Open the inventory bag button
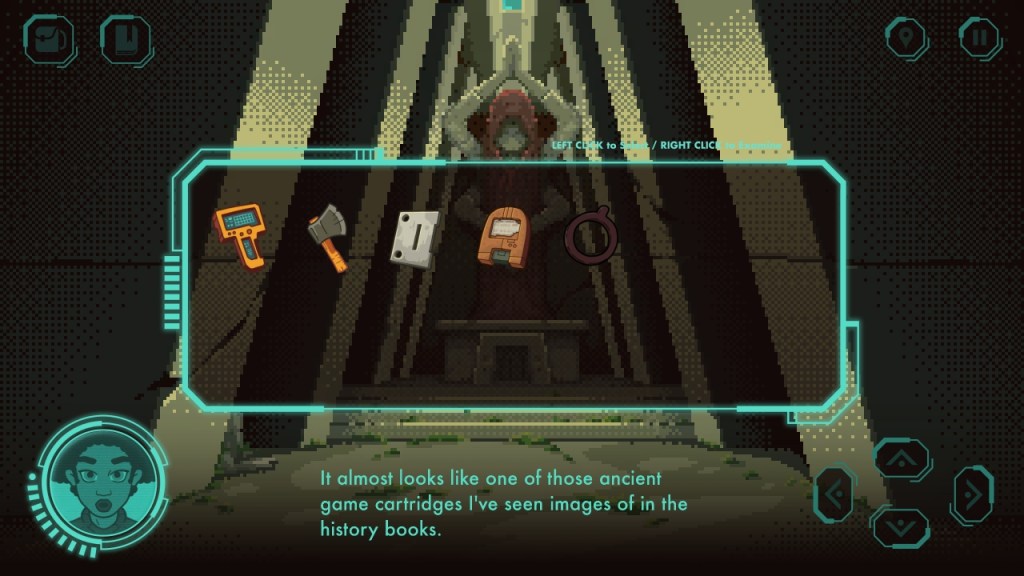Screen dimensions: 1024x576 (47, 39)
